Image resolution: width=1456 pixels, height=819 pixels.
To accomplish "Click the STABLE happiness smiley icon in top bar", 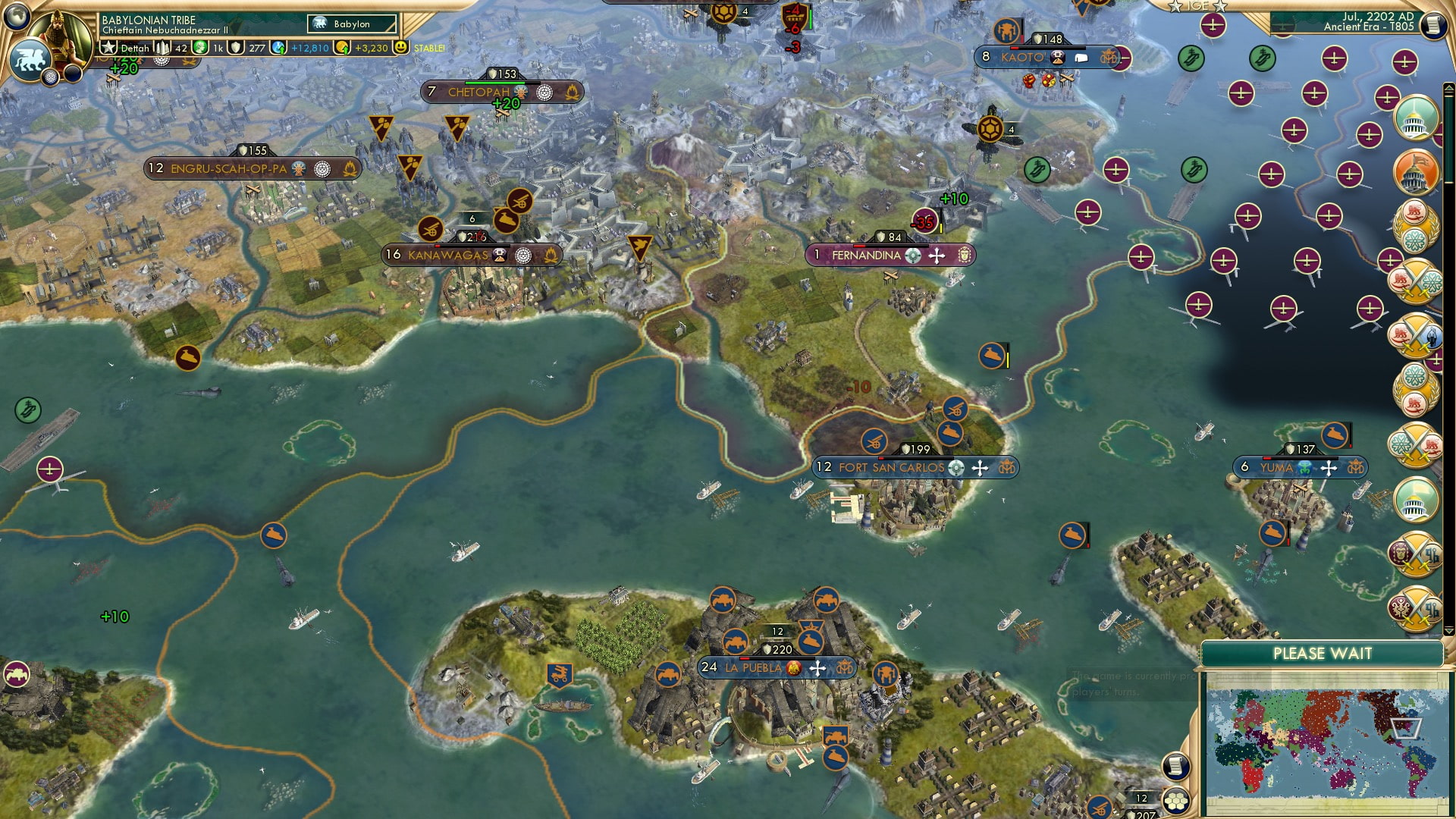I will point(401,48).
